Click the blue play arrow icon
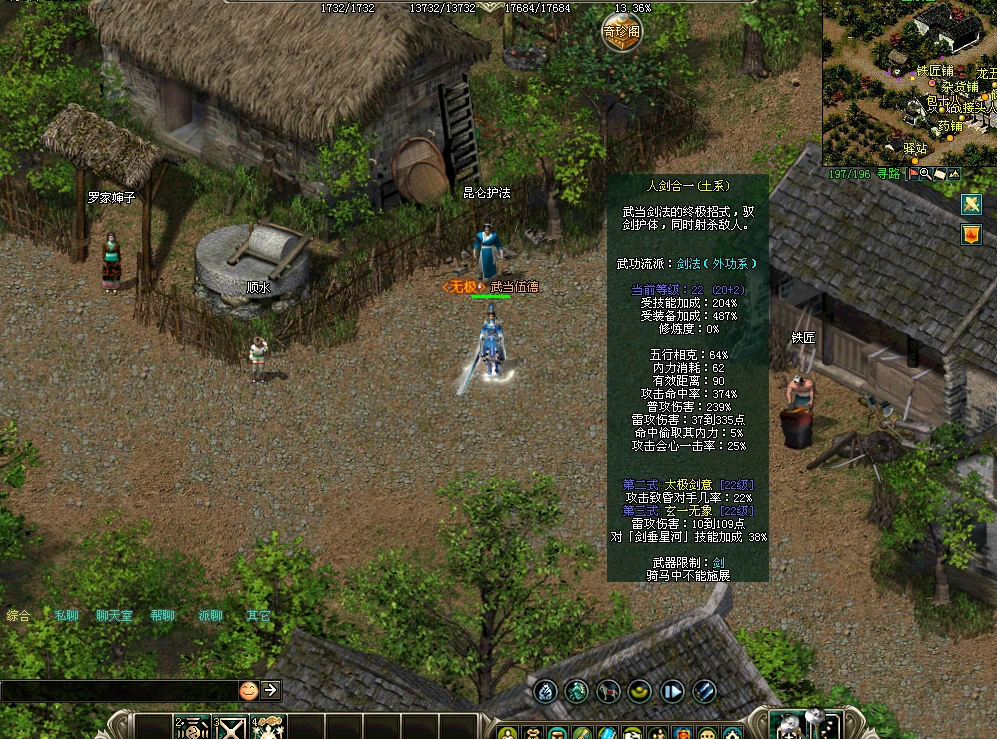This screenshot has width=997, height=739. (x=672, y=690)
